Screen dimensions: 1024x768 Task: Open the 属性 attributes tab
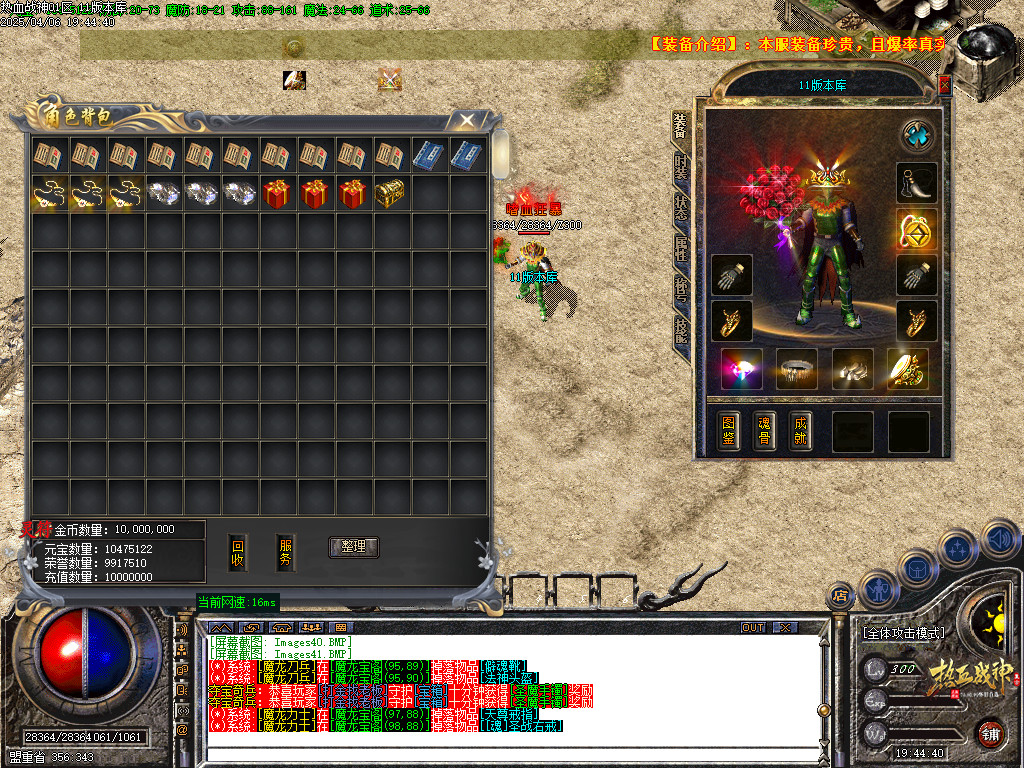[681, 250]
